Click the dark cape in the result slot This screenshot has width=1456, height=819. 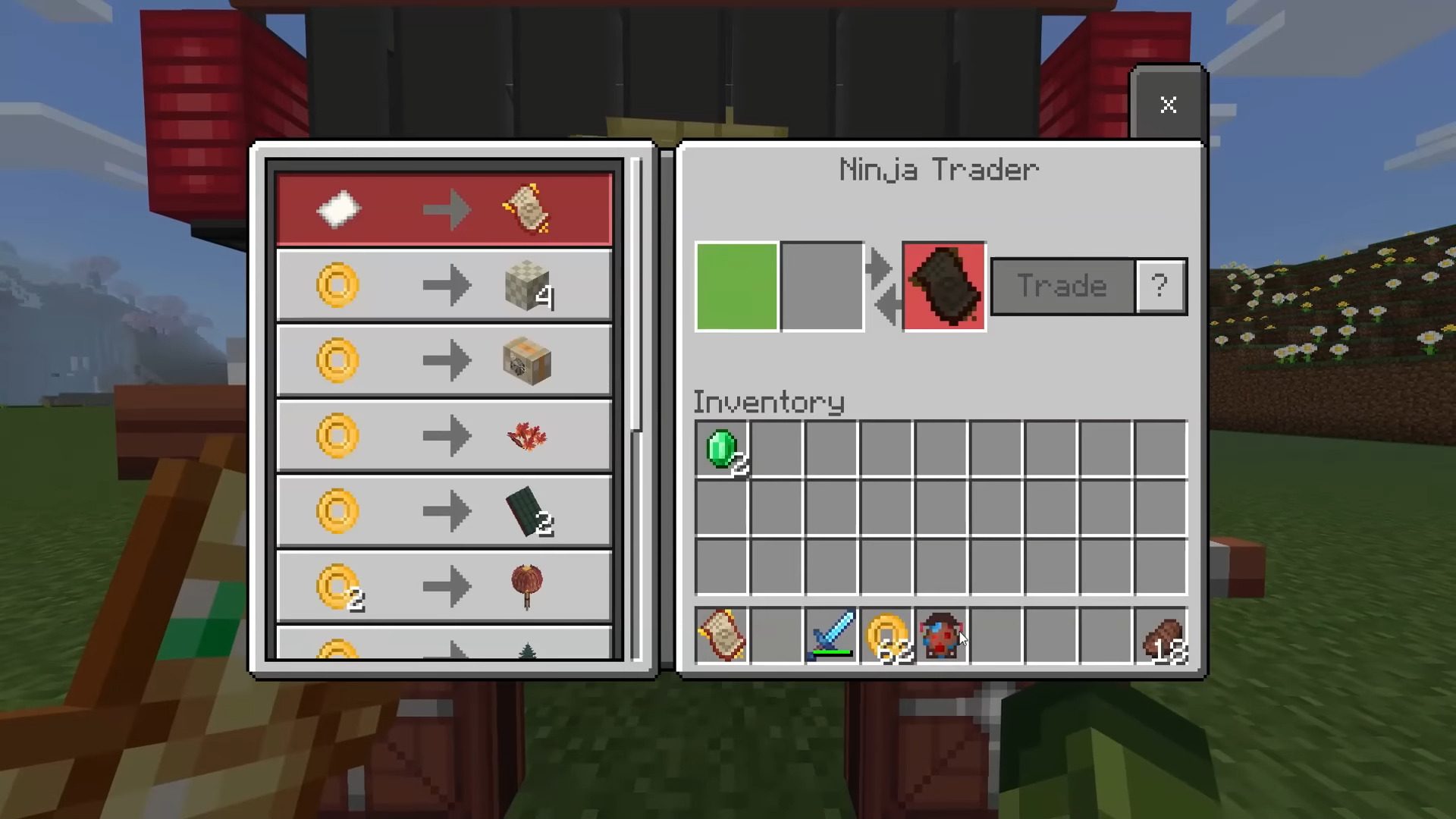[x=943, y=286]
